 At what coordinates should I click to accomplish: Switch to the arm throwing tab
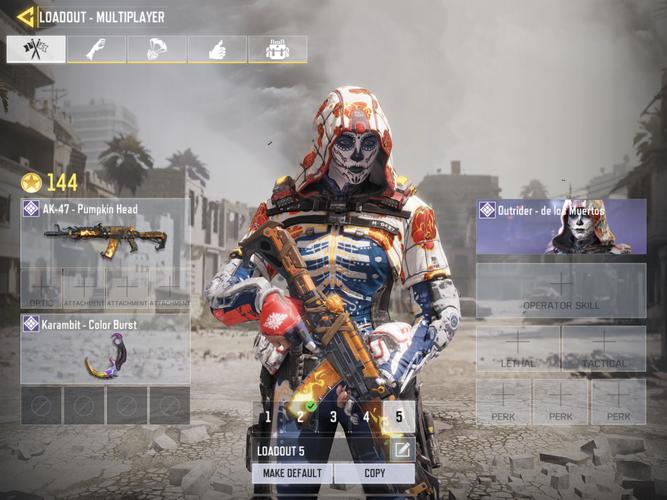click(x=97, y=49)
